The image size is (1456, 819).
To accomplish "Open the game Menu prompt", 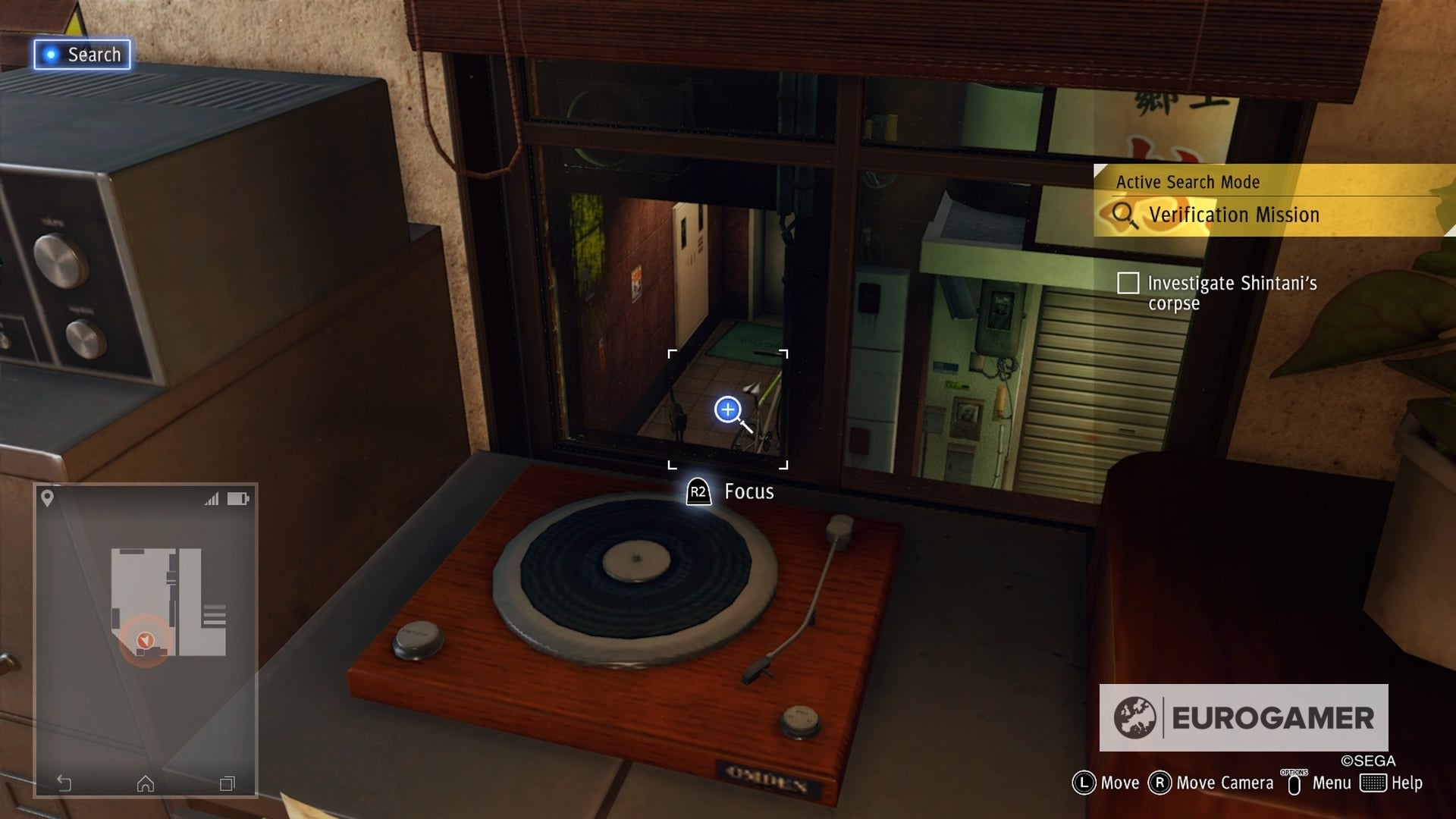I will [1332, 782].
